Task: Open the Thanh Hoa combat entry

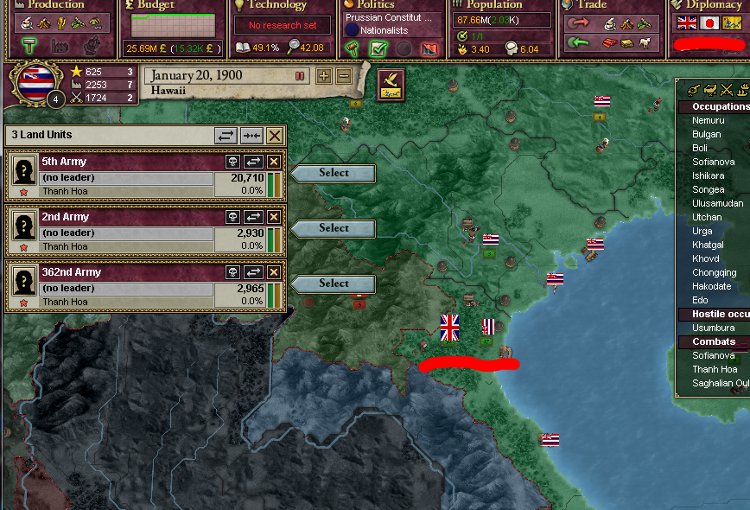Action: click(714, 369)
